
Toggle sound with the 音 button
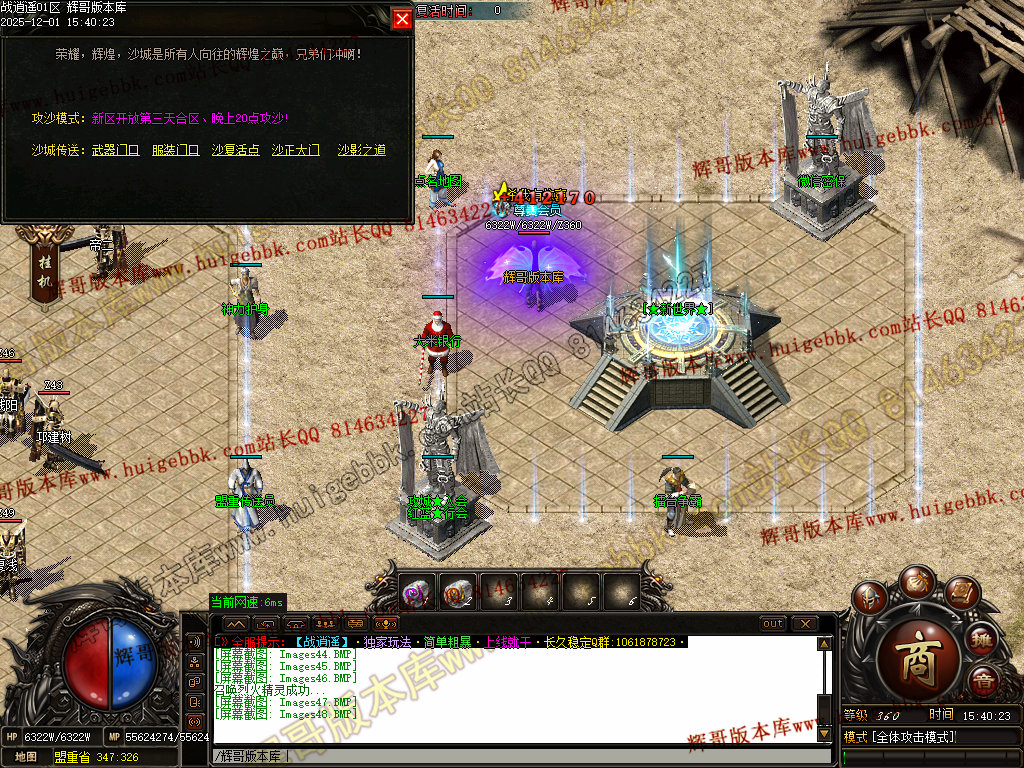(983, 681)
